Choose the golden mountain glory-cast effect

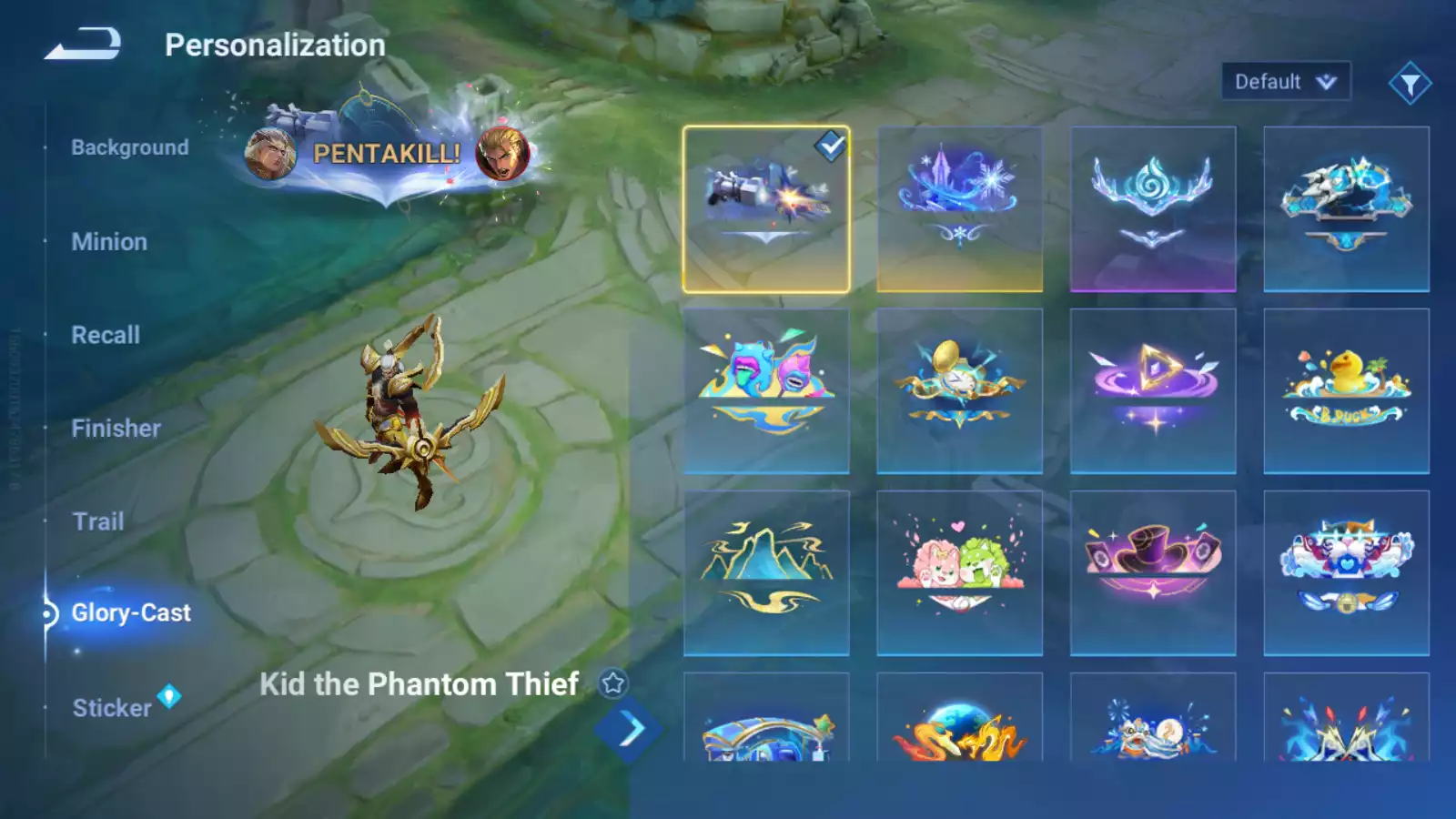coord(766,573)
